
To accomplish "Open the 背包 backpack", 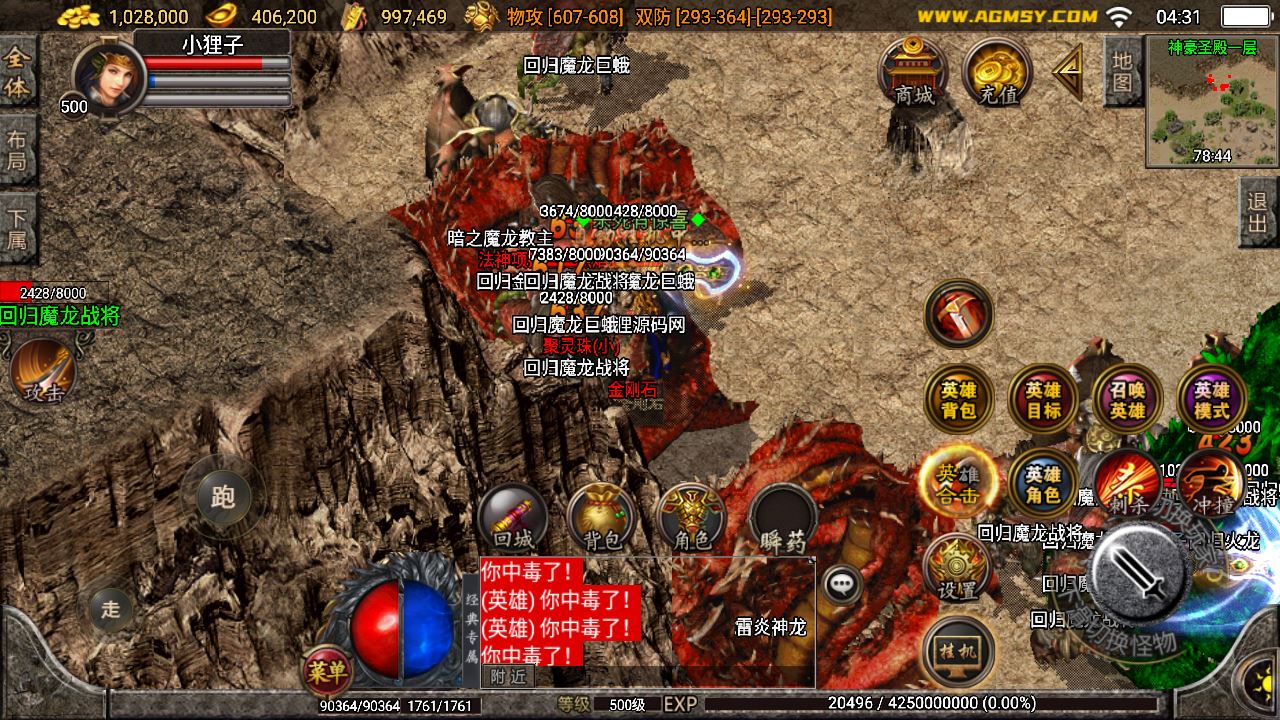I will [602, 518].
